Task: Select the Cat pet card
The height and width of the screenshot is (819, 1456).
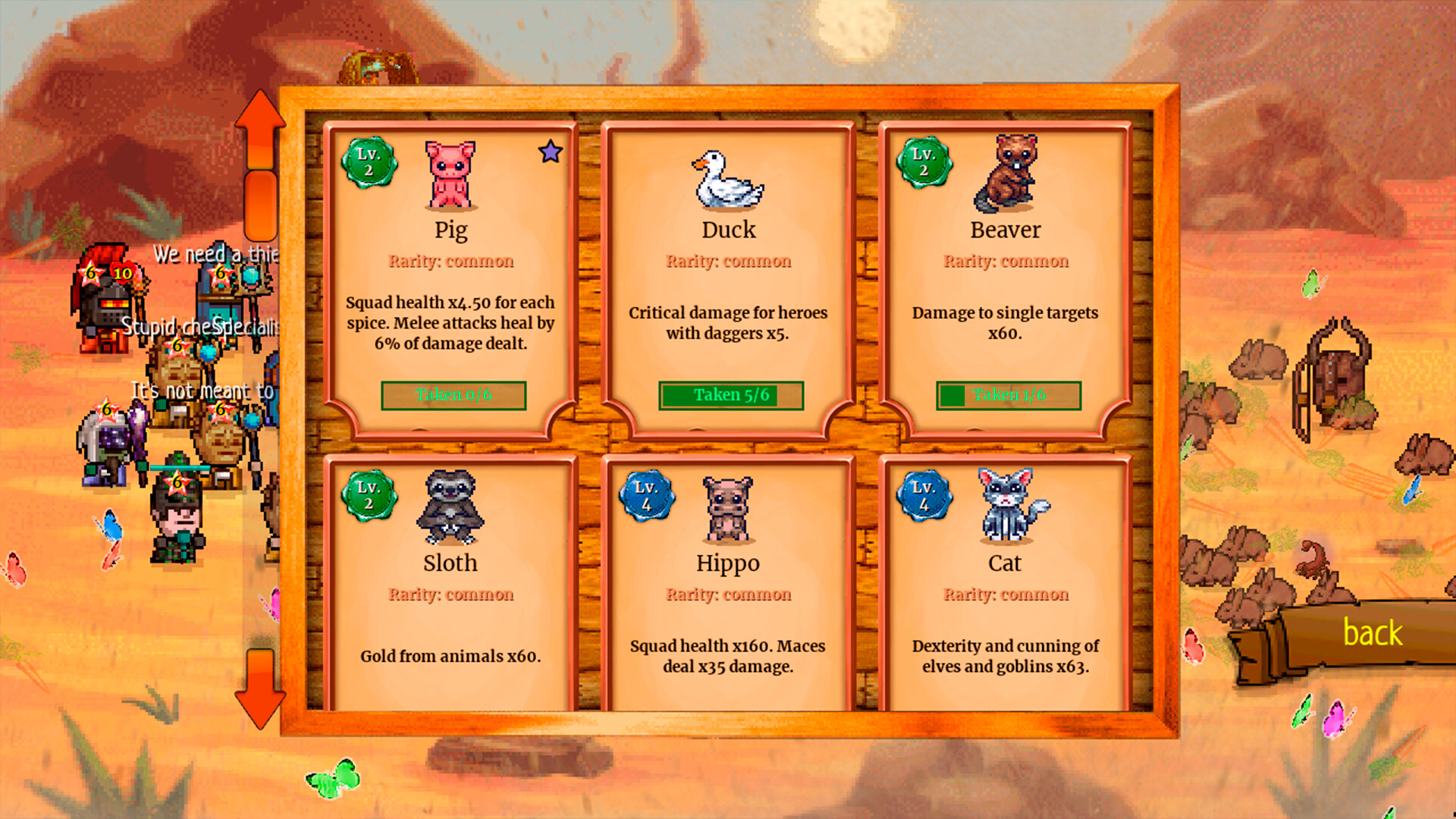Action: 1005,599
